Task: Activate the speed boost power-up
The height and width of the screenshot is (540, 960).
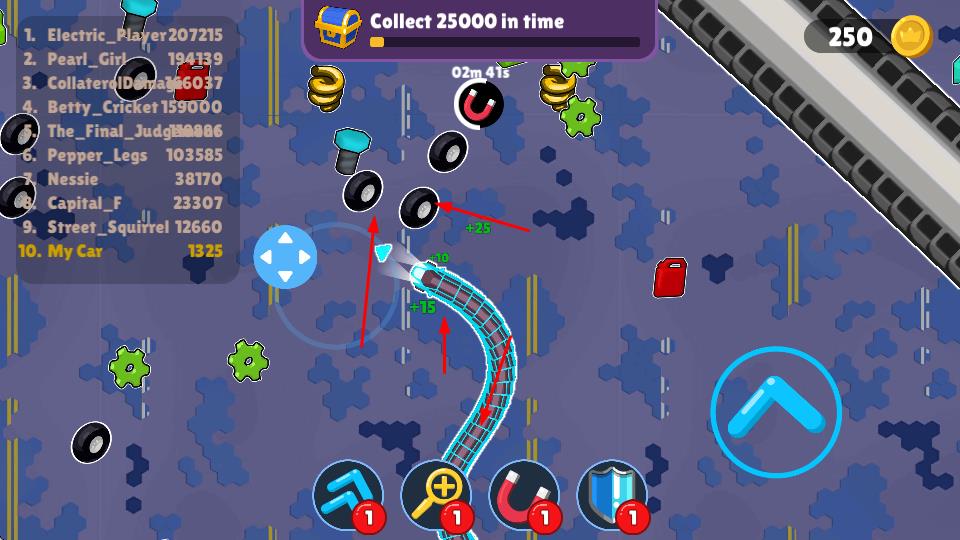Action: pyautogui.click(x=348, y=495)
